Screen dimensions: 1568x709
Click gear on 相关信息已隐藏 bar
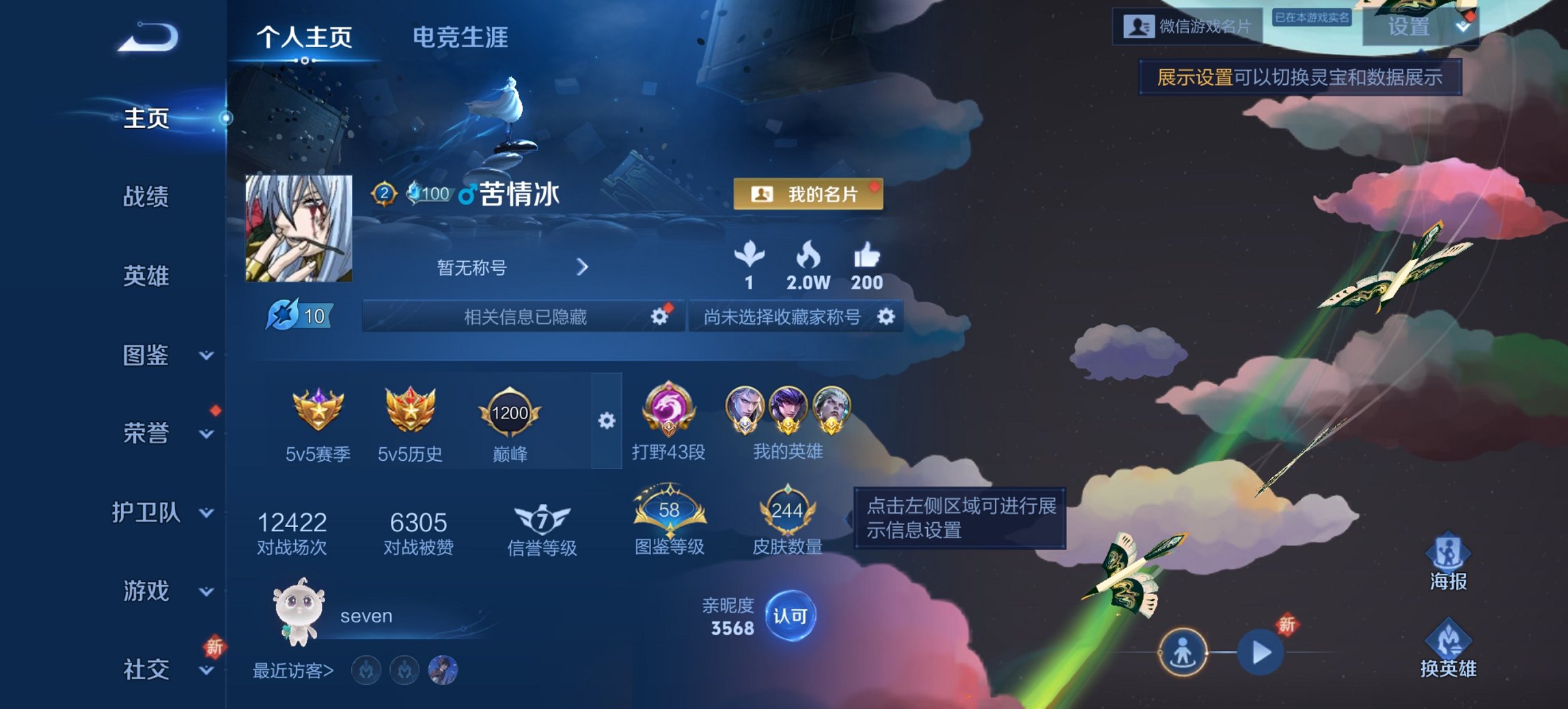pos(658,317)
